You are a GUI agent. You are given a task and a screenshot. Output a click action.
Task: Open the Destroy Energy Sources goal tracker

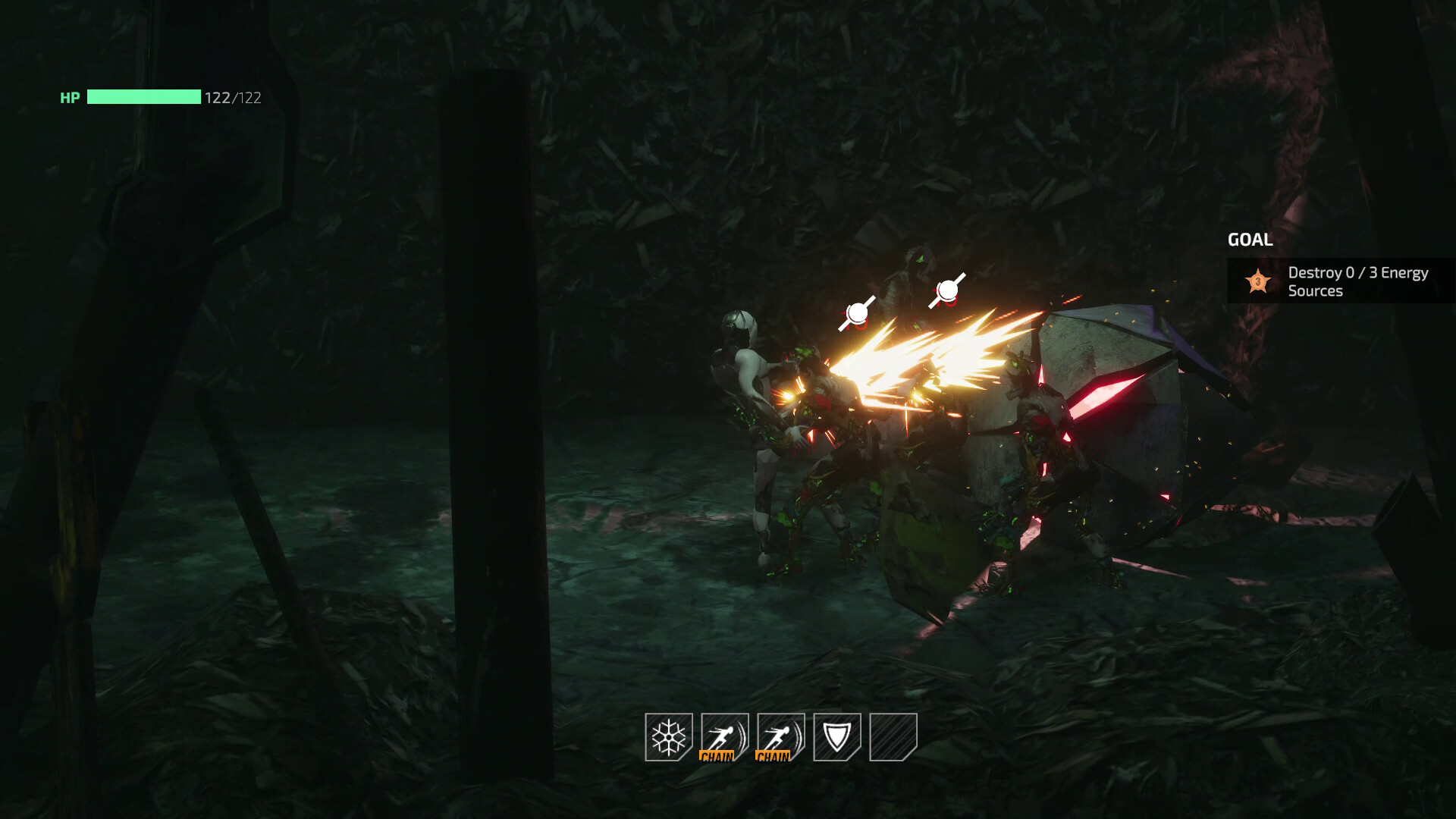coord(1341,281)
